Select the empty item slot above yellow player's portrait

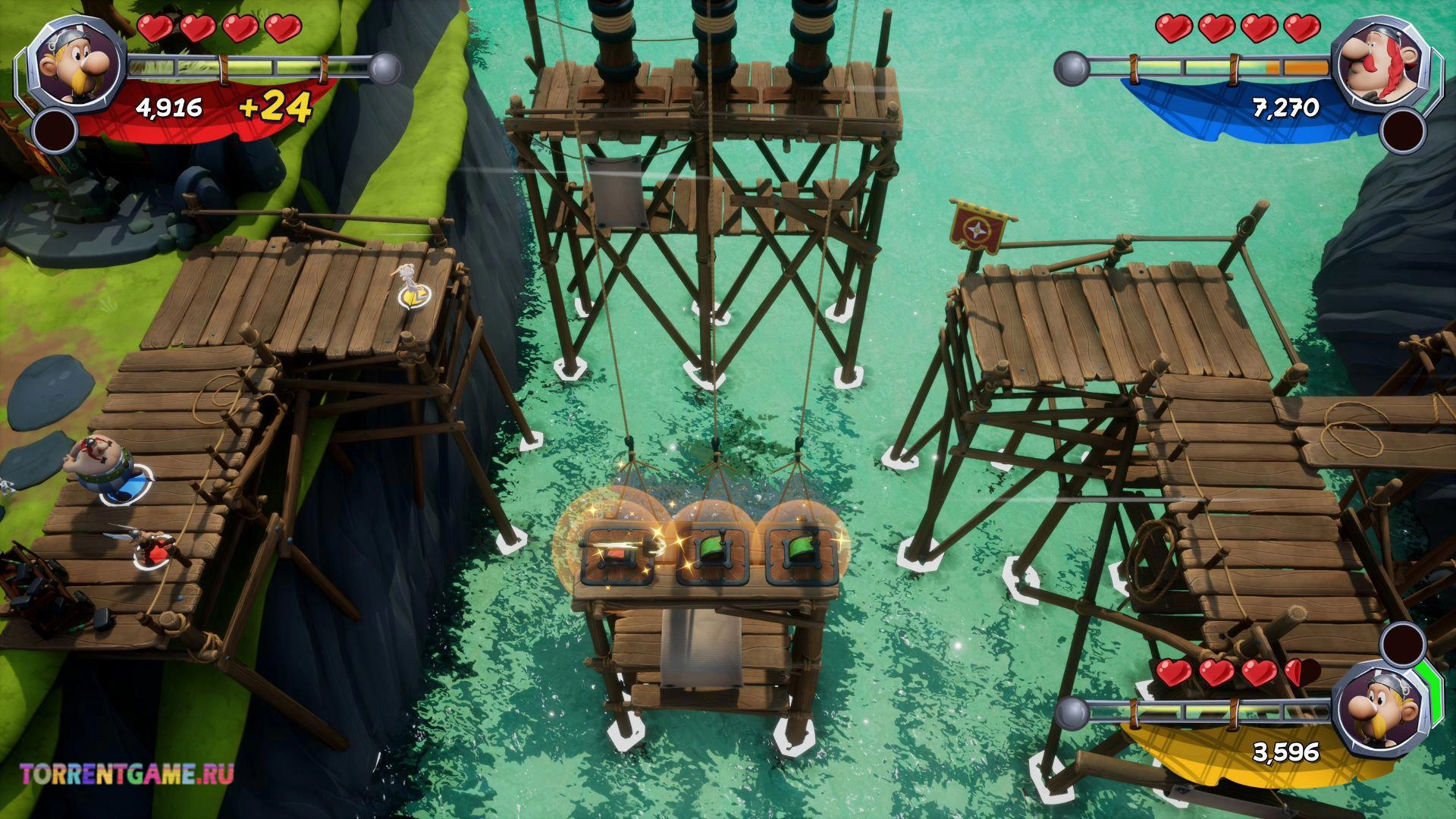click(1402, 643)
